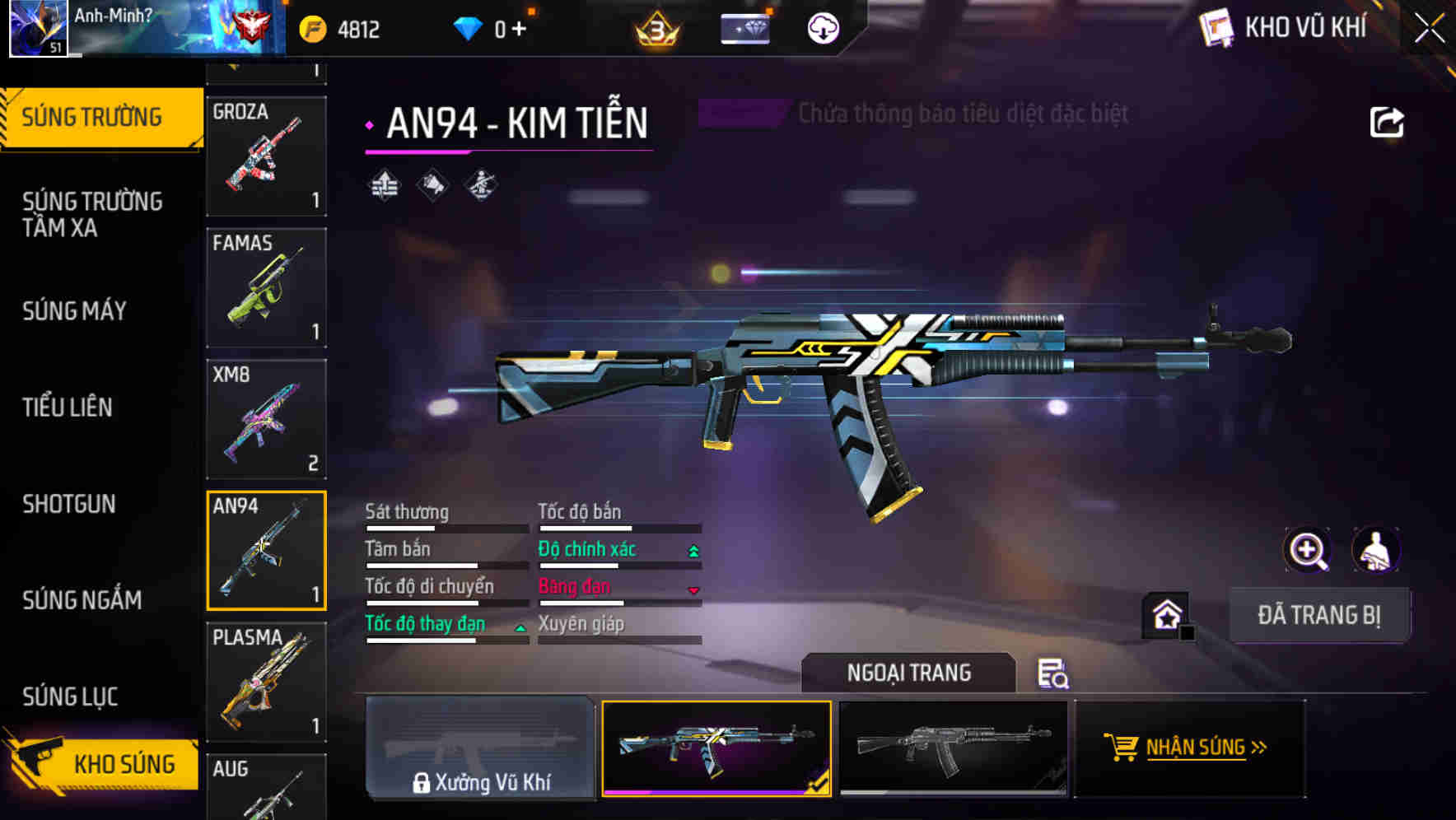Select the default gray AN94 skin
Image resolution: width=1456 pixels, height=820 pixels.
[953, 748]
